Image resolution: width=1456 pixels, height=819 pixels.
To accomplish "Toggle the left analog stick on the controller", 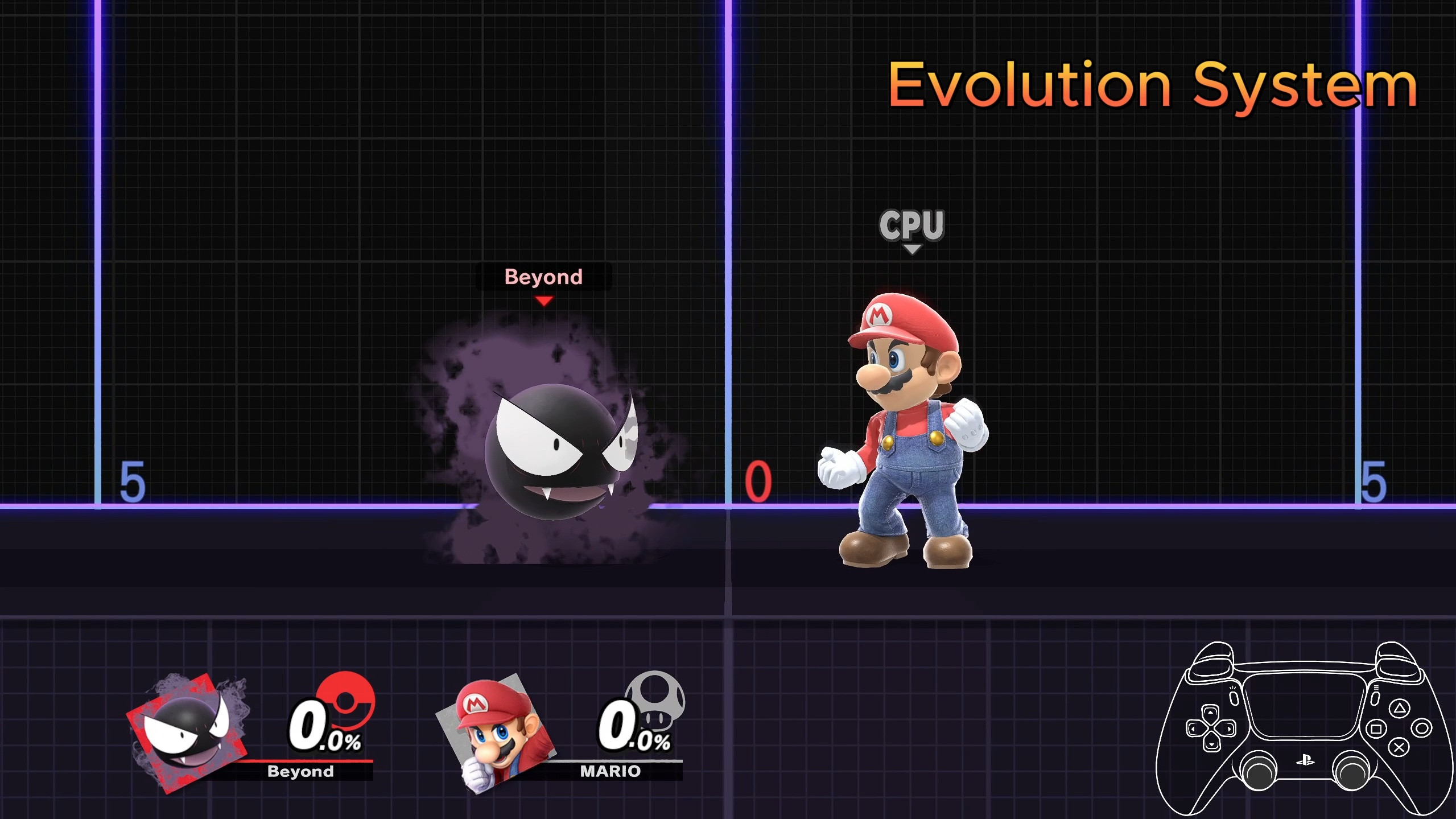I will click(1259, 772).
